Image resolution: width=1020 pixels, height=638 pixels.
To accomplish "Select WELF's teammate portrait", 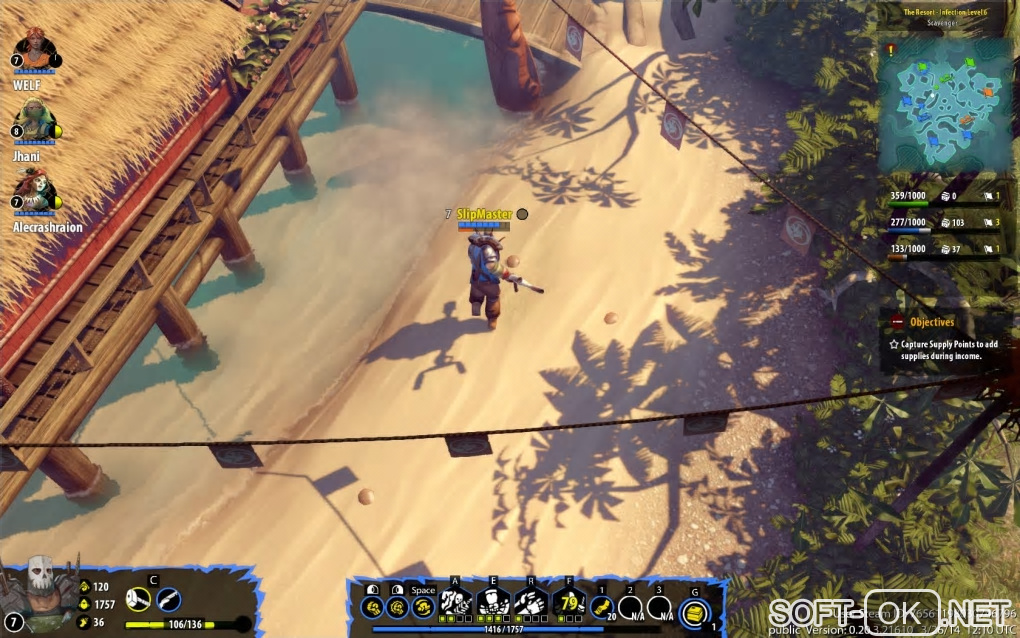I will (x=34, y=49).
